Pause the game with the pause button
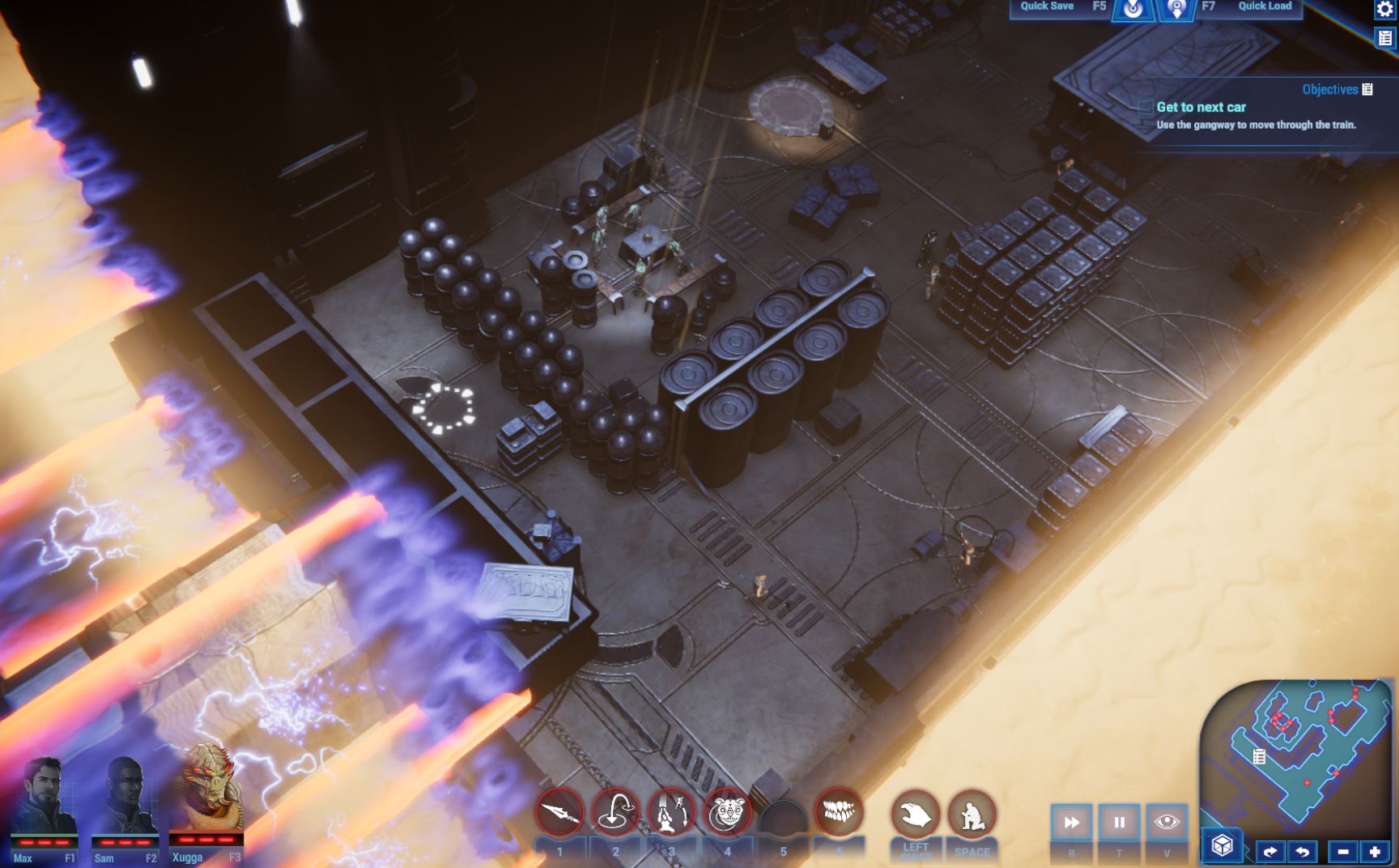1399x868 pixels. [1119, 823]
